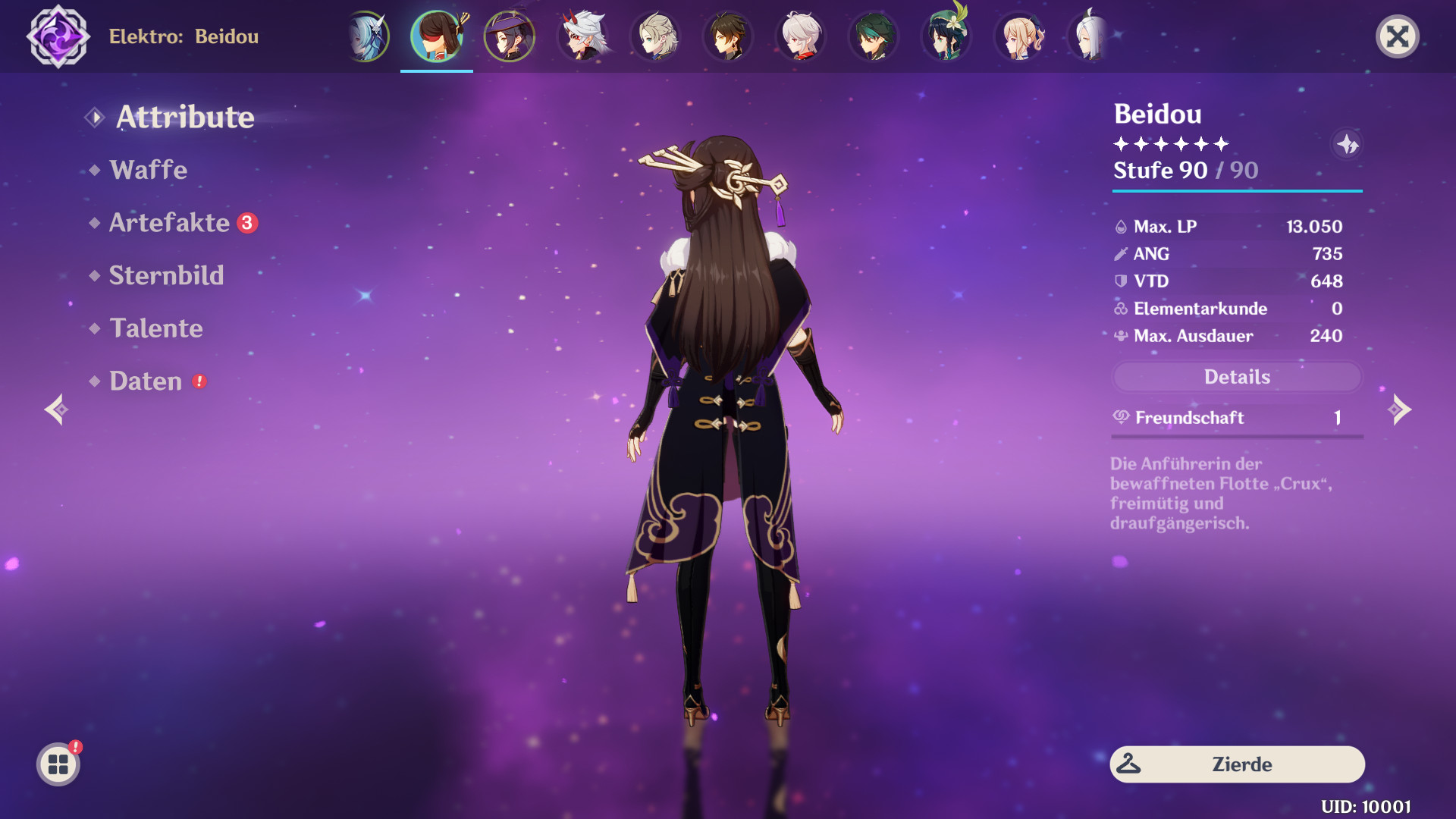Switch to the Waffe section
The height and width of the screenshot is (819, 1456).
point(149,170)
